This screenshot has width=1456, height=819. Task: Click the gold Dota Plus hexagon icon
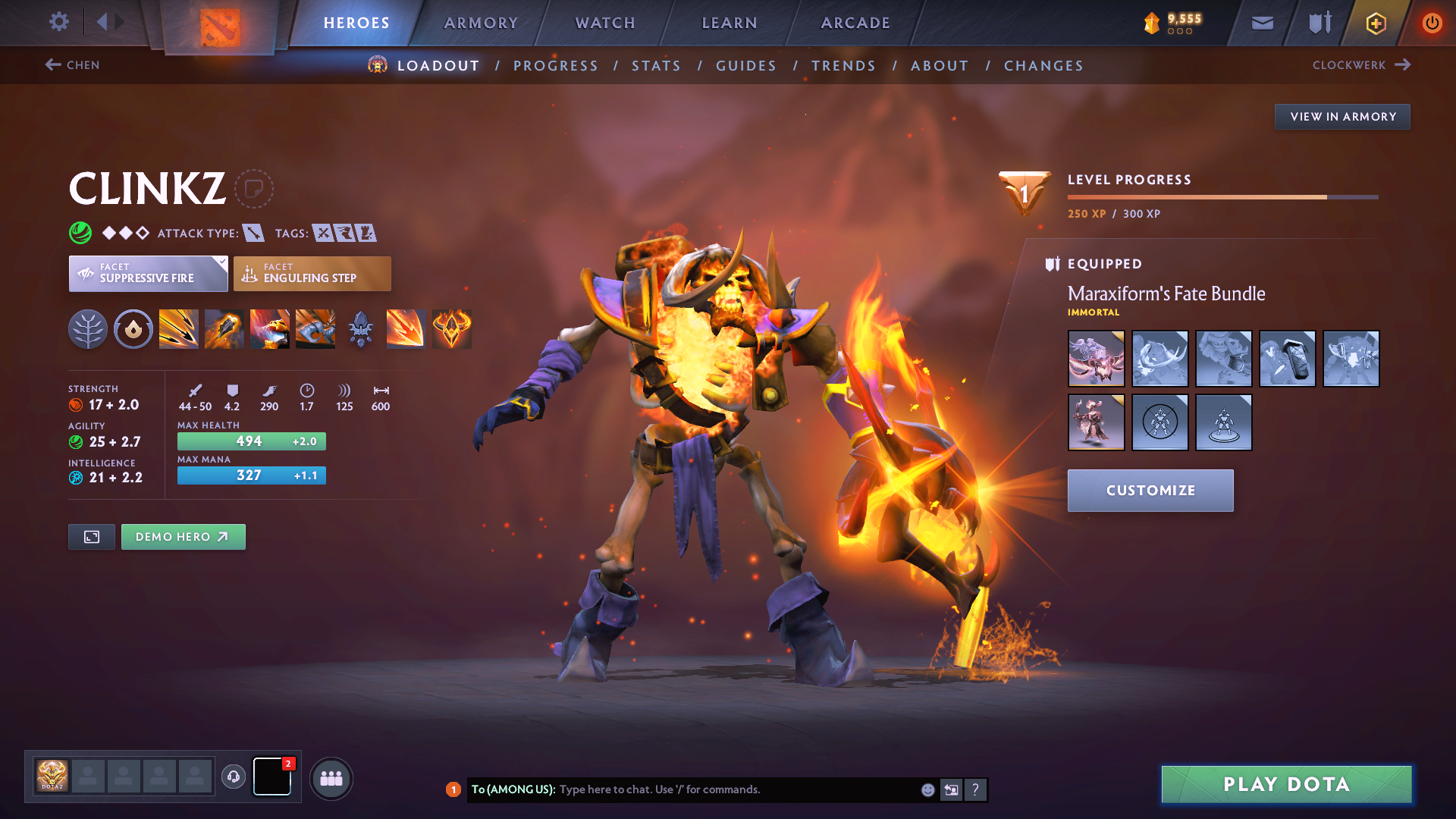click(x=1376, y=23)
